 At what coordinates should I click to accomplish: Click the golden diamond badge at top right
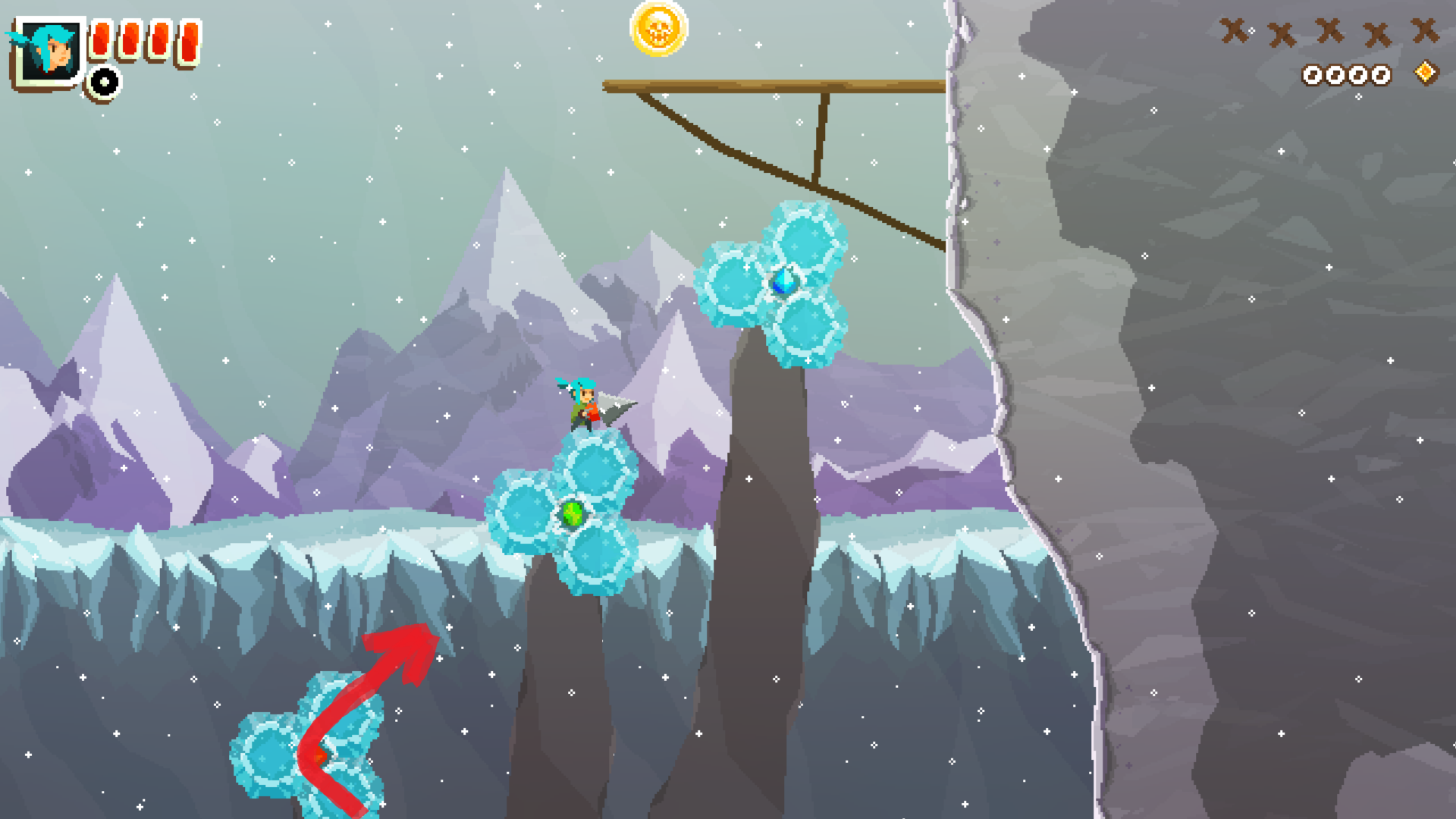tap(1426, 74)
